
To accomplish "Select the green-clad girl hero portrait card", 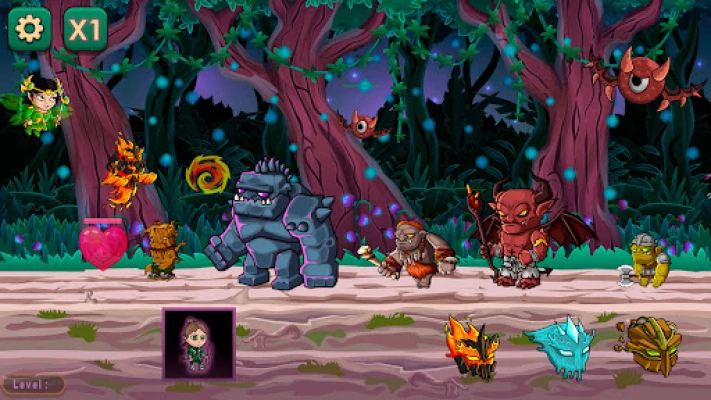I will coord(198,342).
